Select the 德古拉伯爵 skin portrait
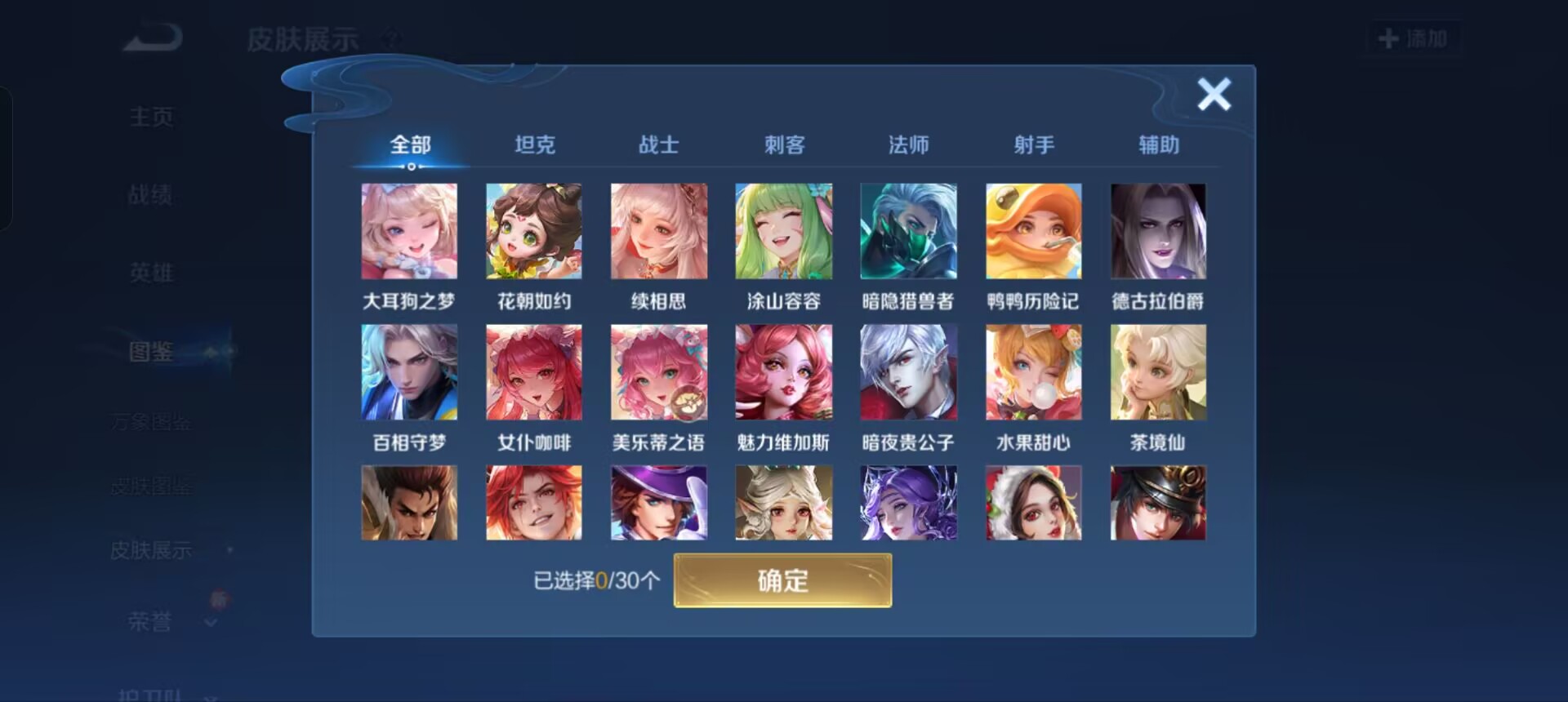 pyautogui.click(x=1157, y=231)
